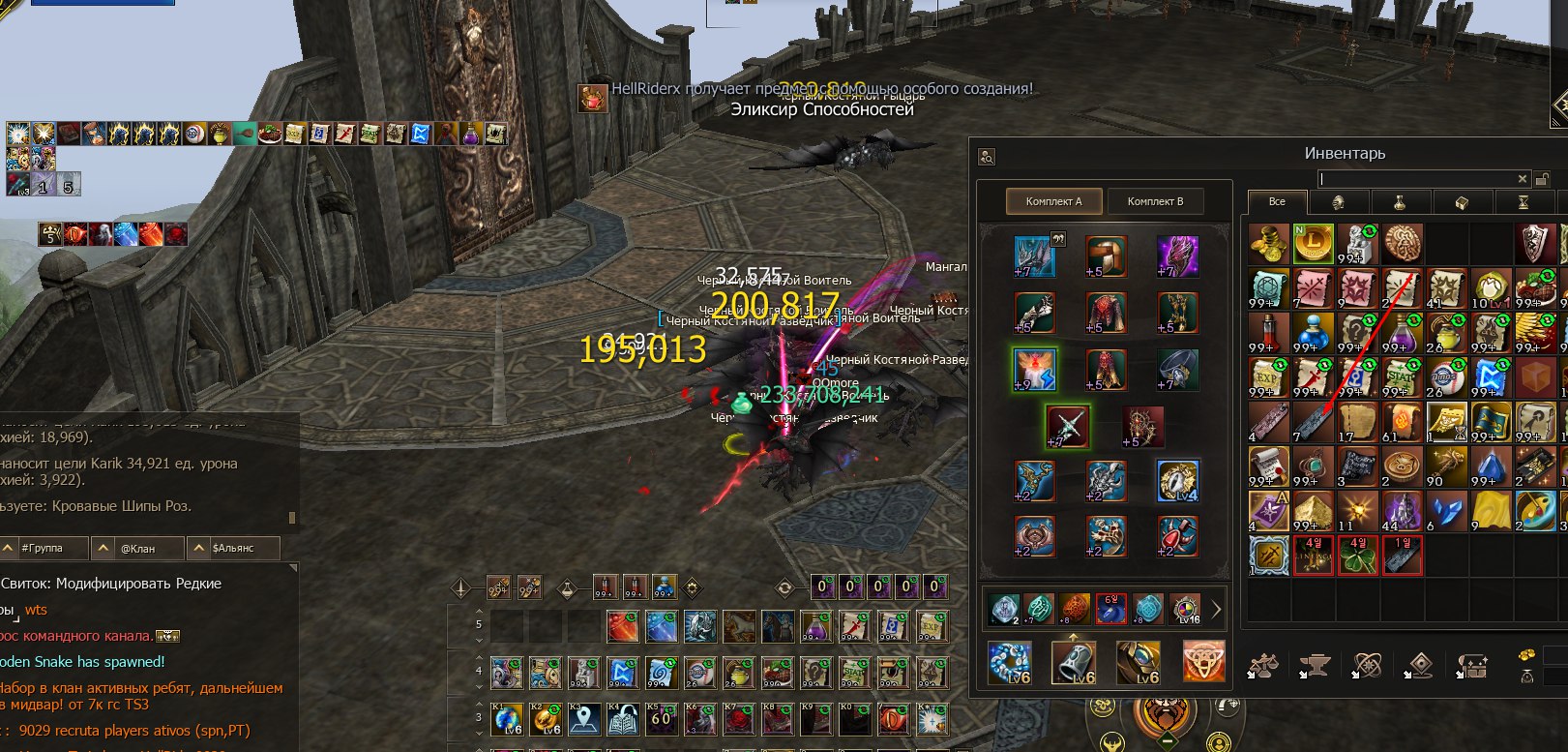
Task: Switch chat to the #Группа channel
Action: (x=43, y=548)
